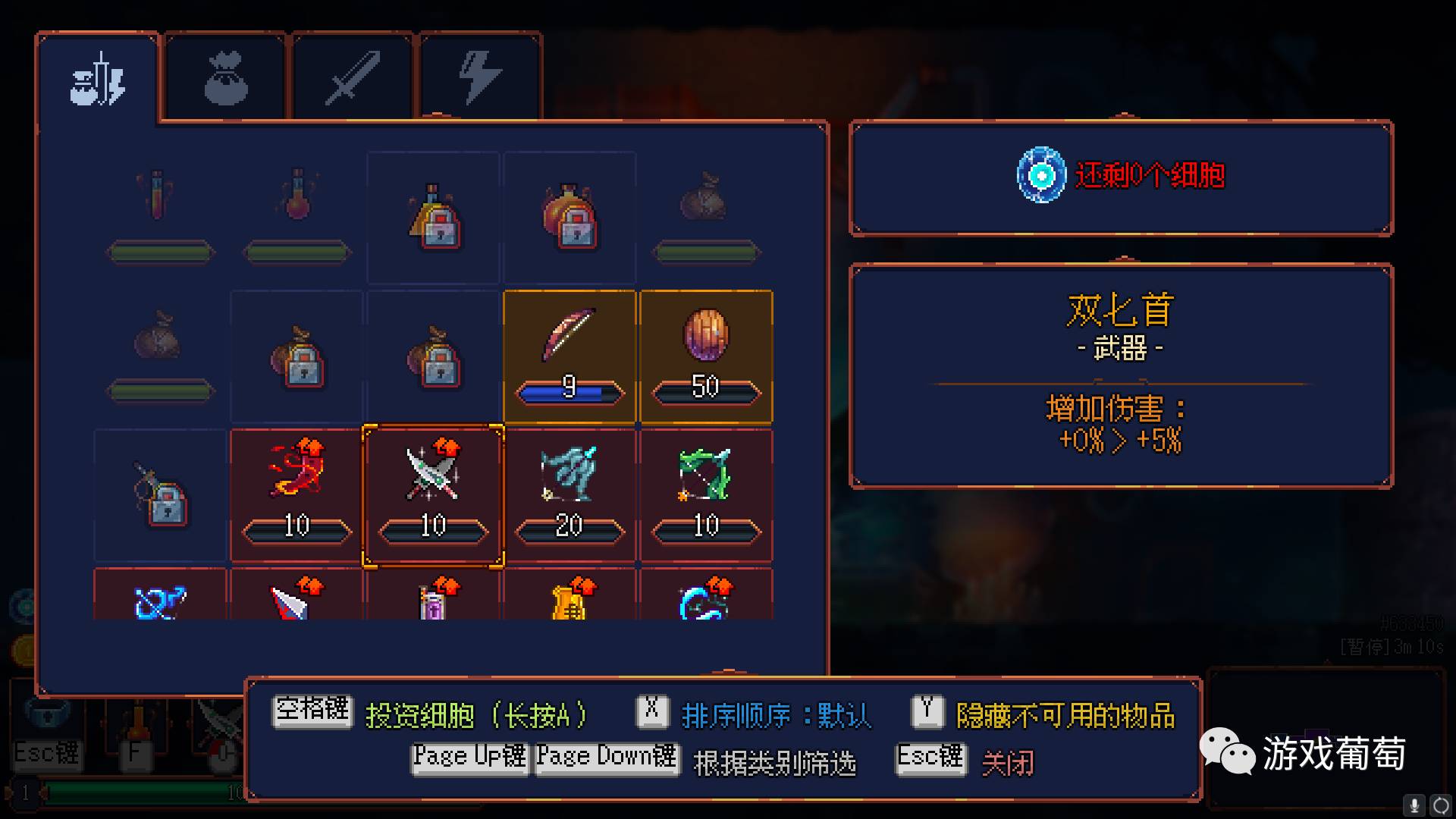The image size is (1456, 819).
Task: Switch to the sword equipment tab
Action: tap(352, 76)
